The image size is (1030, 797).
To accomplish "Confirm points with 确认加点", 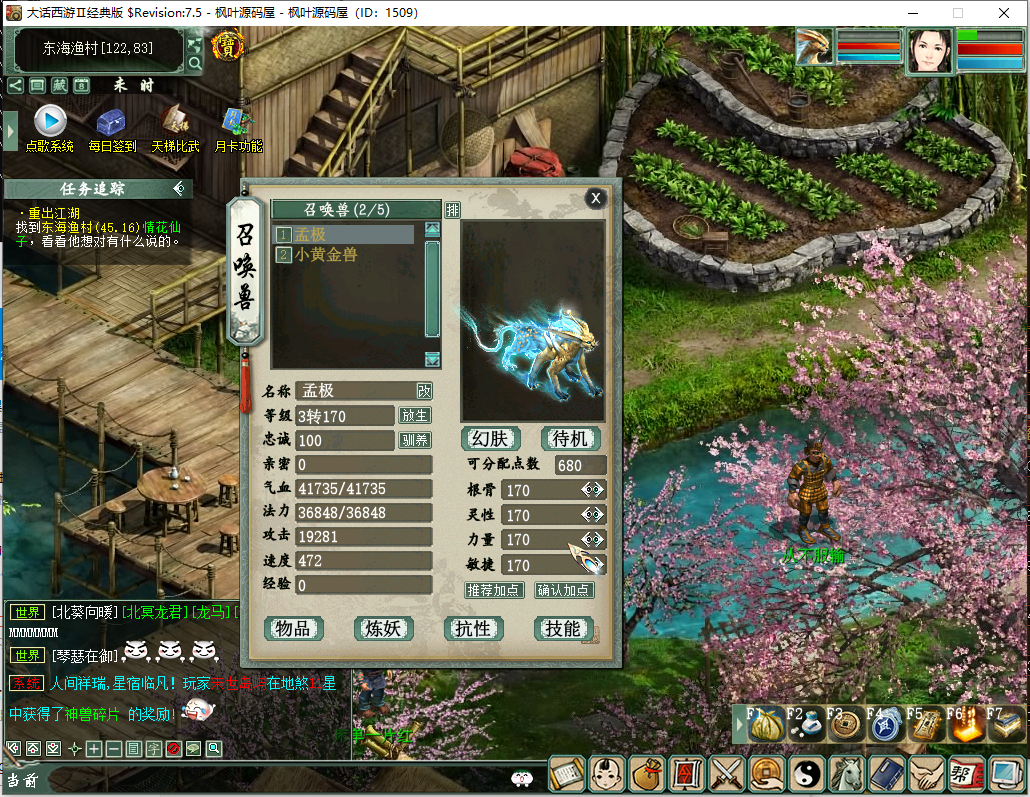I will pos(564,590).
